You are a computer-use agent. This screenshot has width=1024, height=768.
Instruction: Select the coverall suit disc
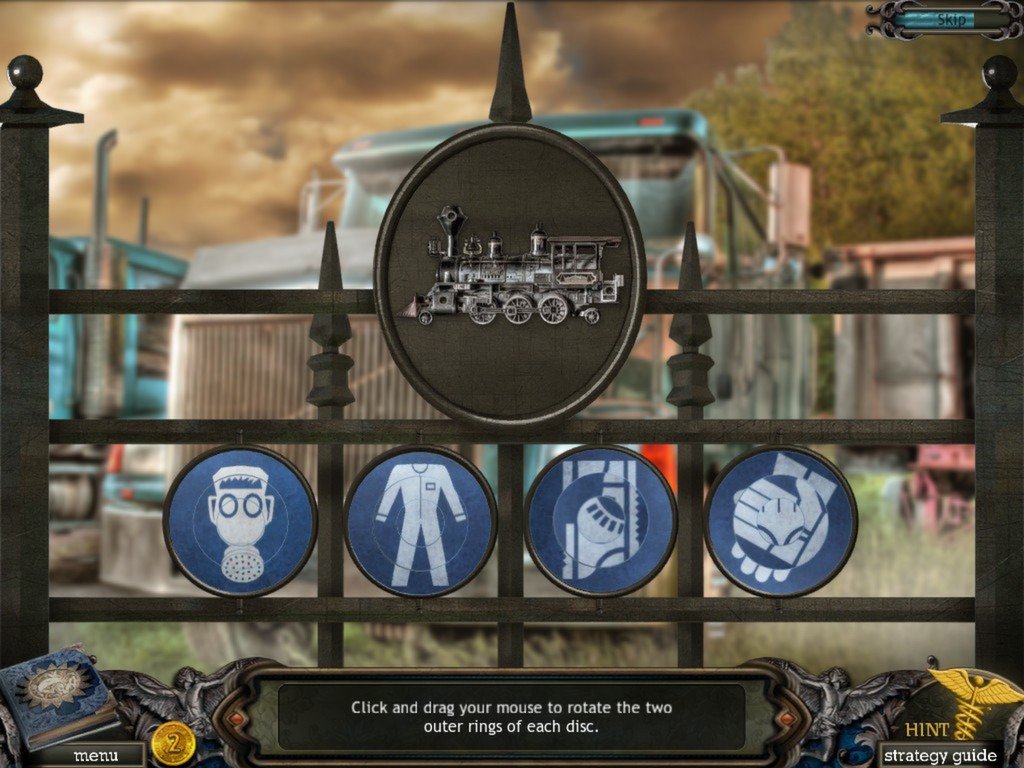tap(420, 521)
